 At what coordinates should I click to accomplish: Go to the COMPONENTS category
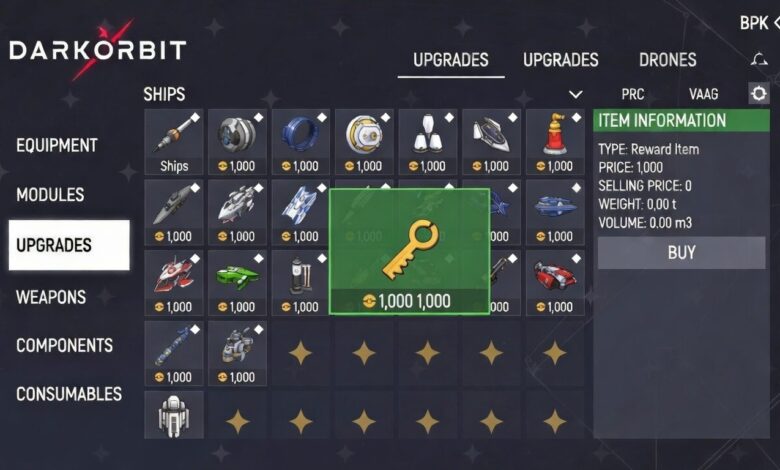(64, 345)
